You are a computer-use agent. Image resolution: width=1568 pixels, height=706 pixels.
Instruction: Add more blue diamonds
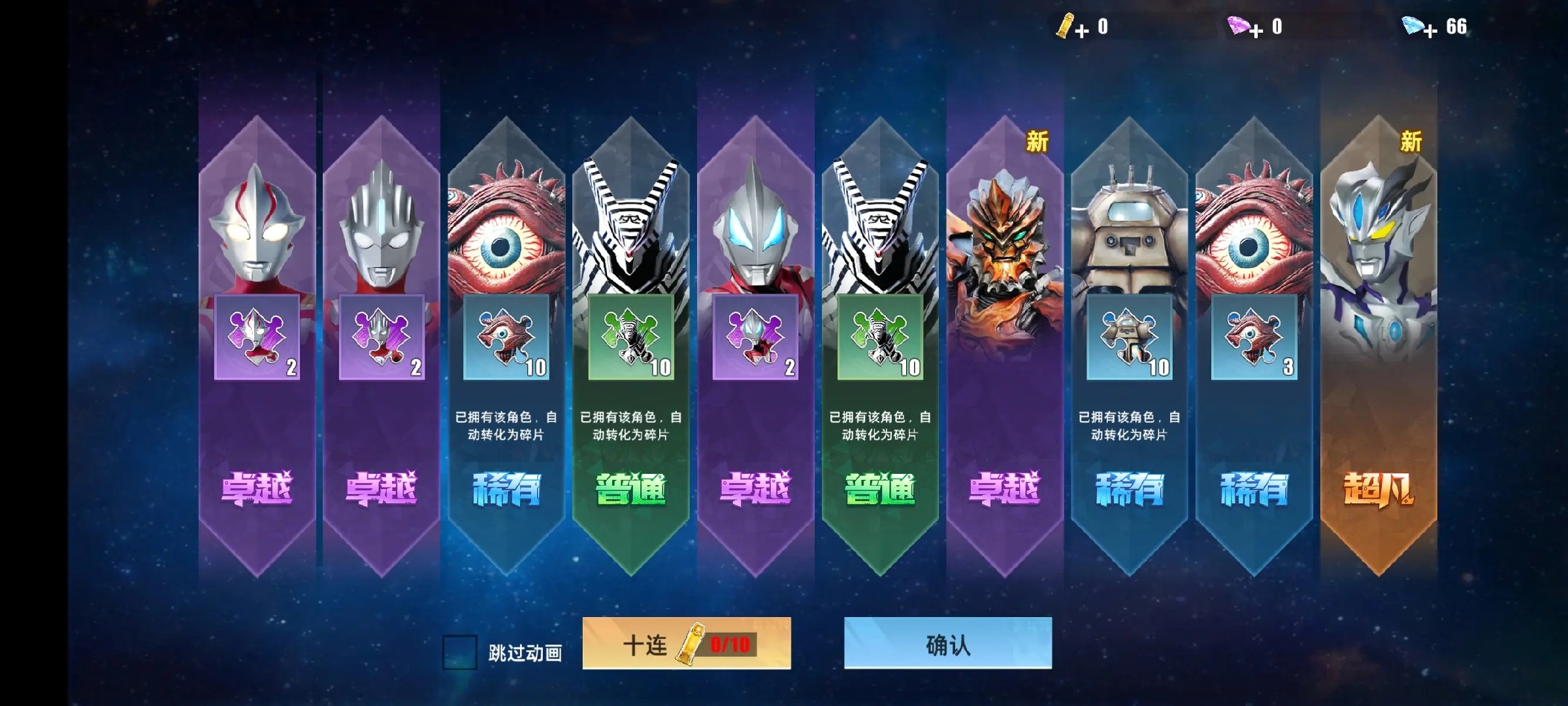(1429, 30)
